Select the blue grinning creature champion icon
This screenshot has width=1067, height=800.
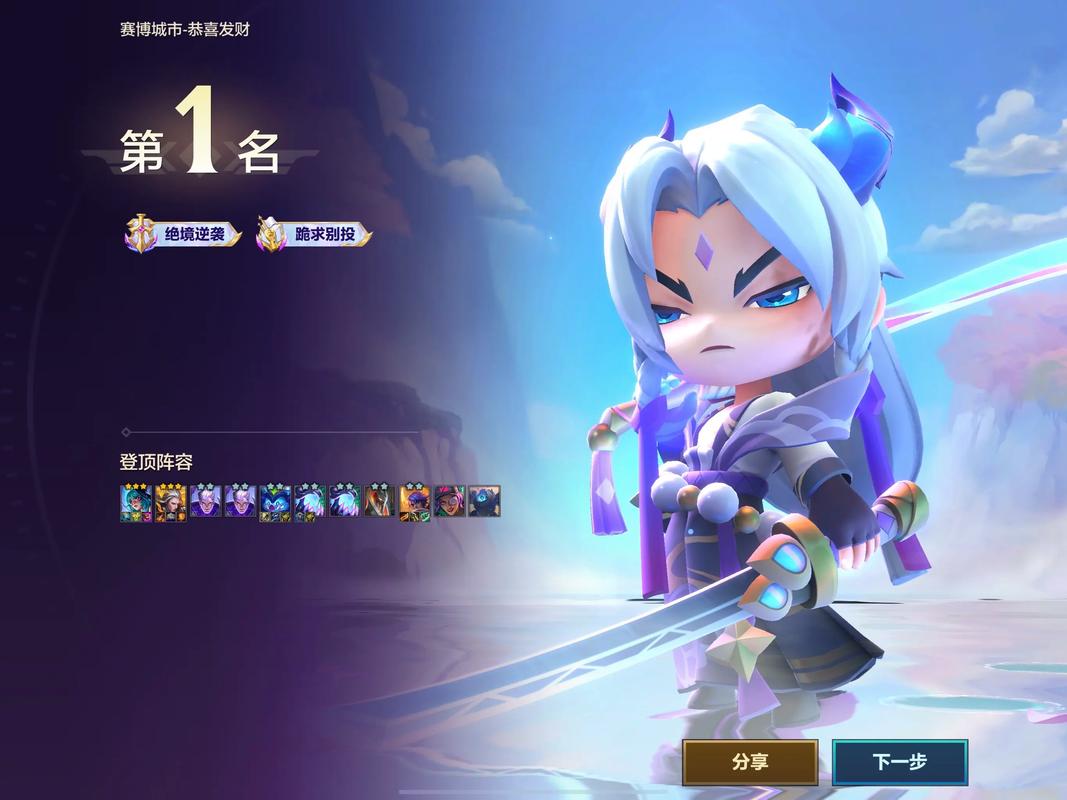tap(275, 501)
